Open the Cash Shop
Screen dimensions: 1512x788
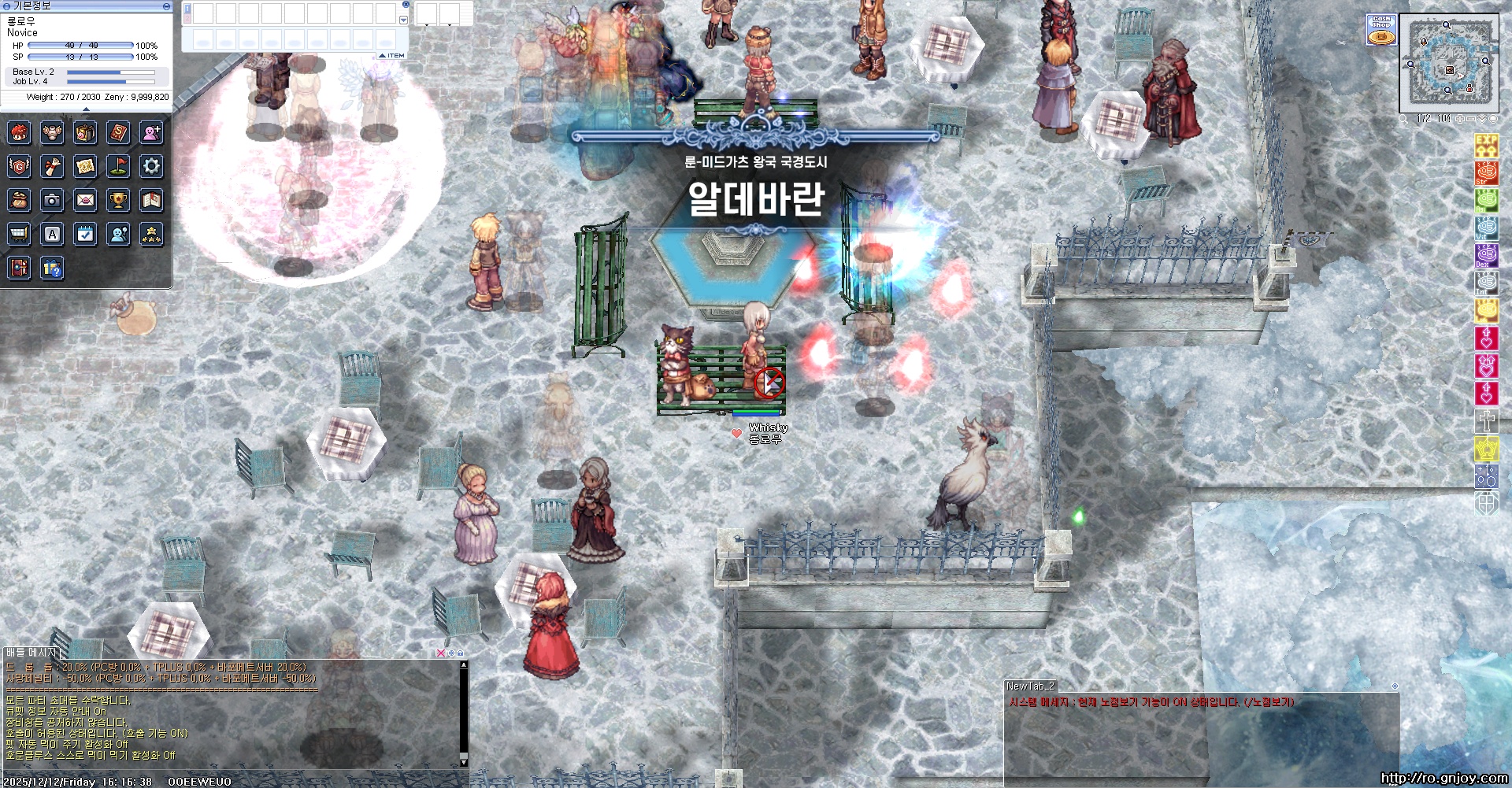(1380, 30)
